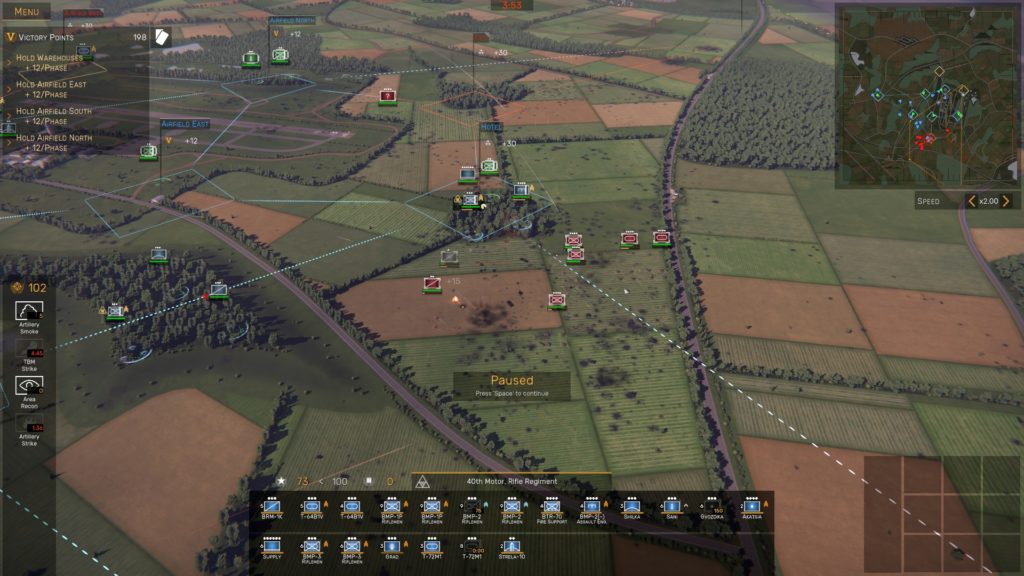Choose the Gvozdika artillery card
This screenshot has height=576, width=1024.
click(x=712, y=510)
